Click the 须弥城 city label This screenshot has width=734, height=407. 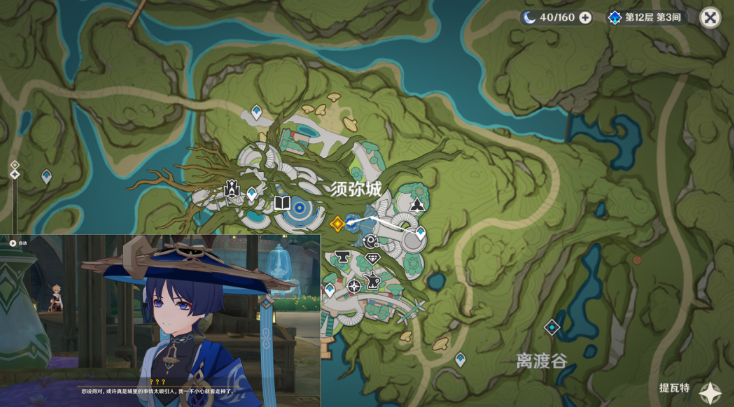coord(356,189)
